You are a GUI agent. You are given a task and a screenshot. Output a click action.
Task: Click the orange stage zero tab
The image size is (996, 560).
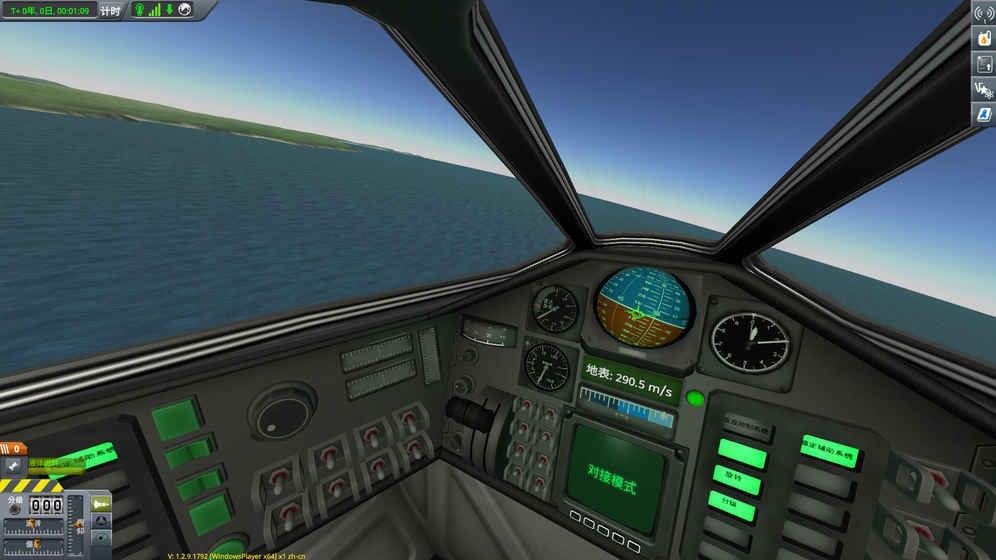(x=14, y=449)
